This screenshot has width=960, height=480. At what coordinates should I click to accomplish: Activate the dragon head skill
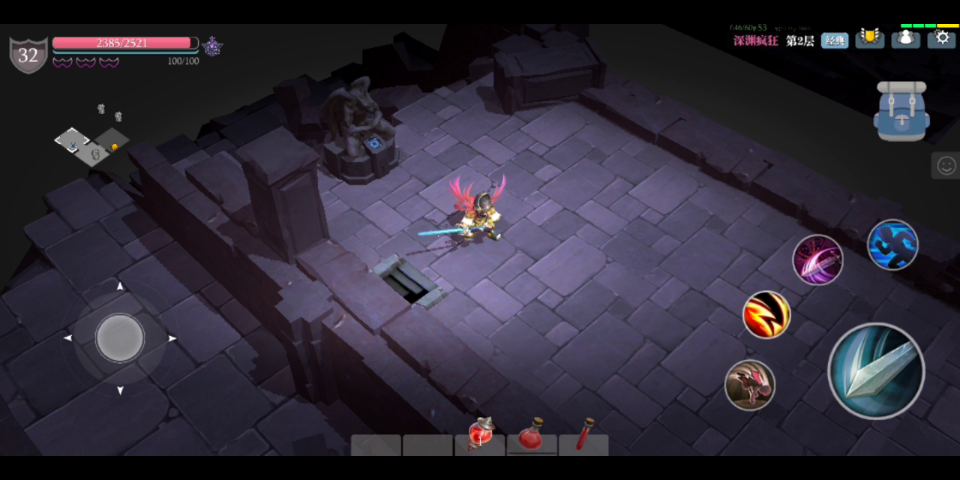[x=750, y=385]
